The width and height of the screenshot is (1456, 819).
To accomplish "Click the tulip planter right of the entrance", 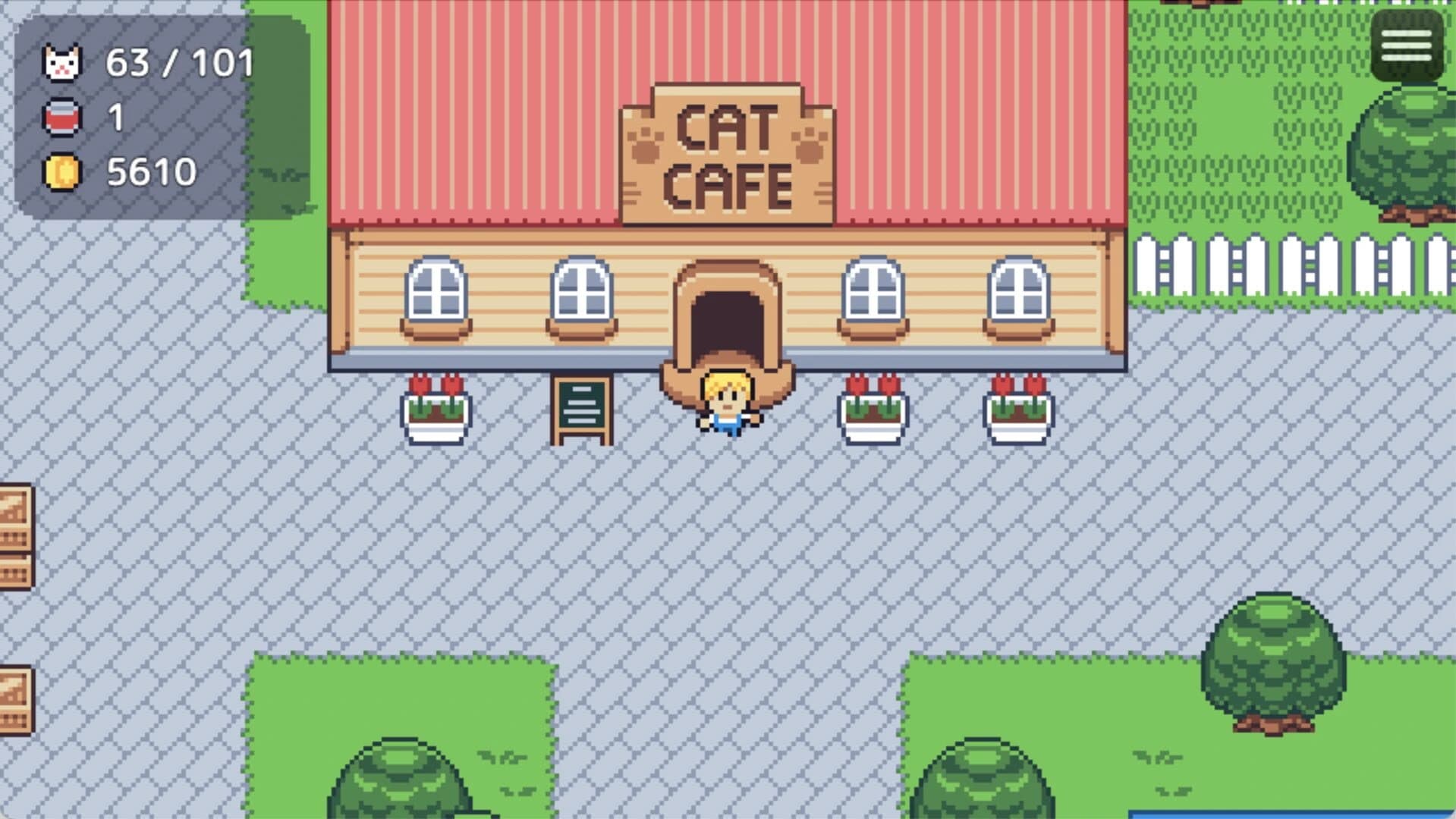I will pos(871,413).
